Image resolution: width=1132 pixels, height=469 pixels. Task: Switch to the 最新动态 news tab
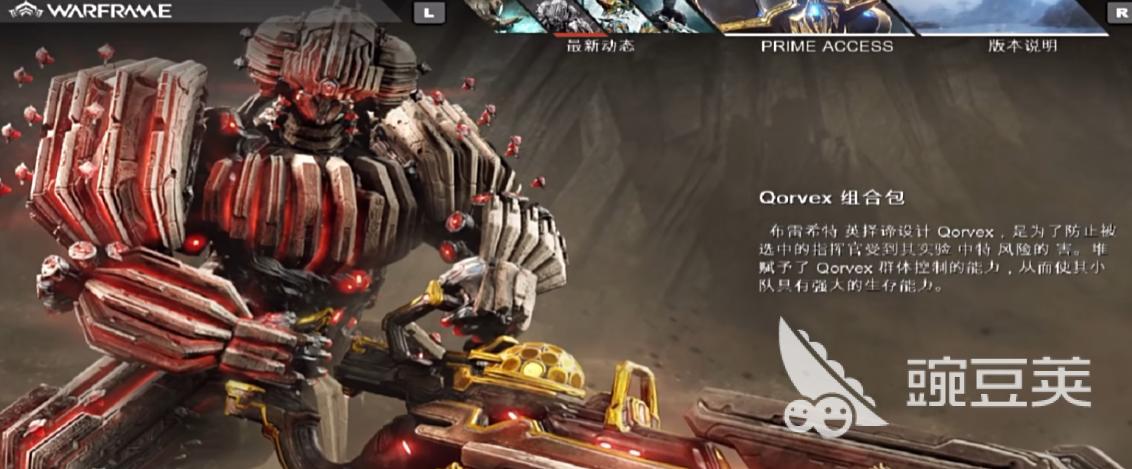(x=600, y=45)
